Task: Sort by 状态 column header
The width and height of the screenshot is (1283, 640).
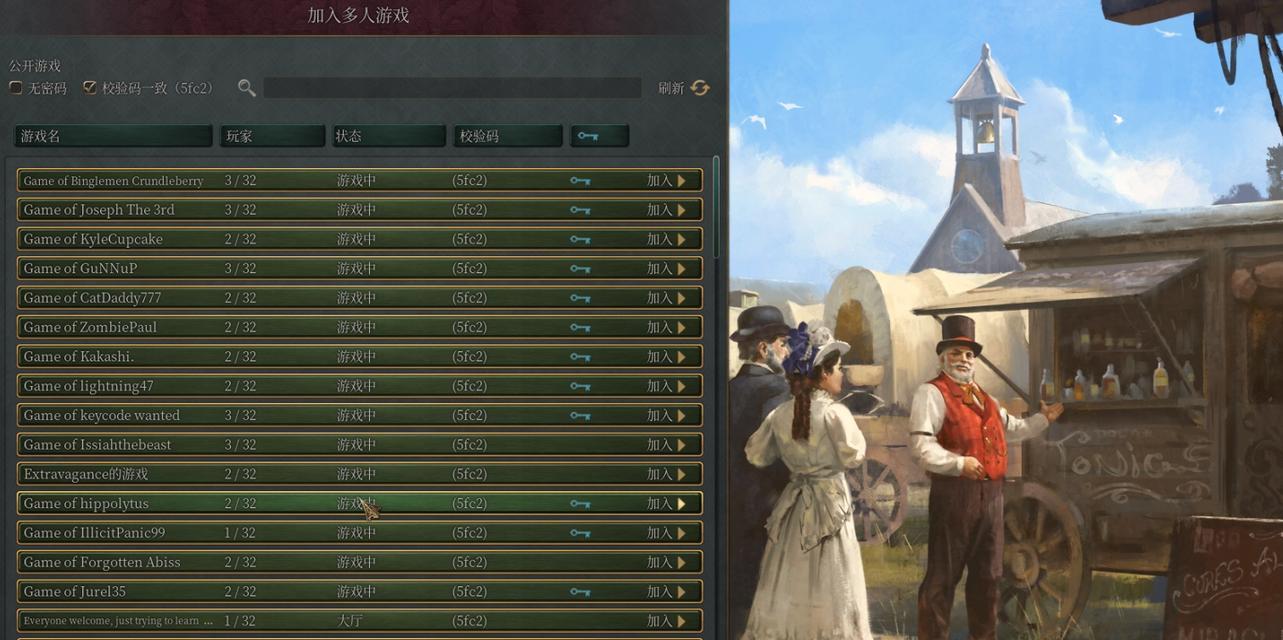Action: [x=388, y=136]
